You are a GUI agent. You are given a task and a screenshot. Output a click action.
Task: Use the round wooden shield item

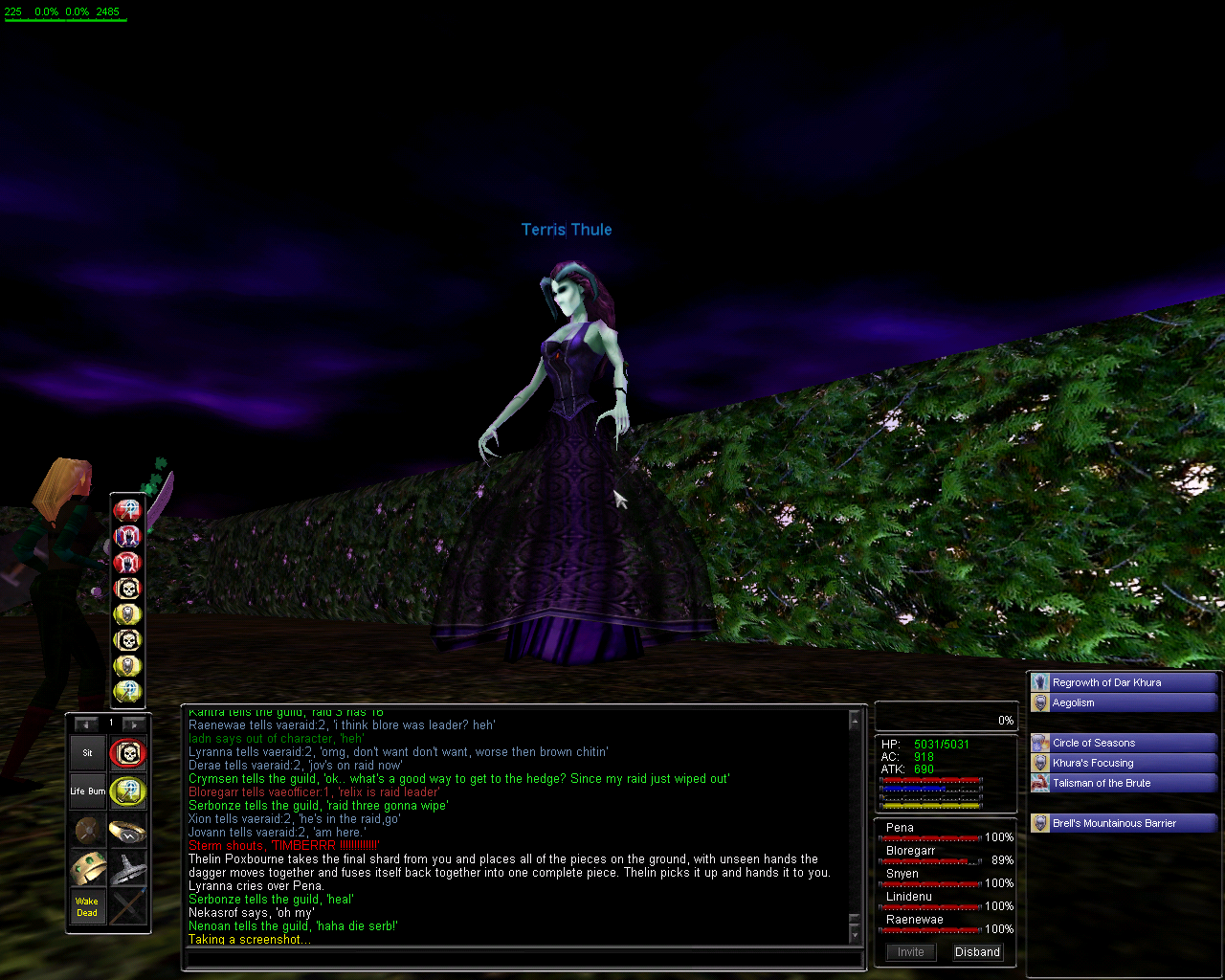point(87,831)
